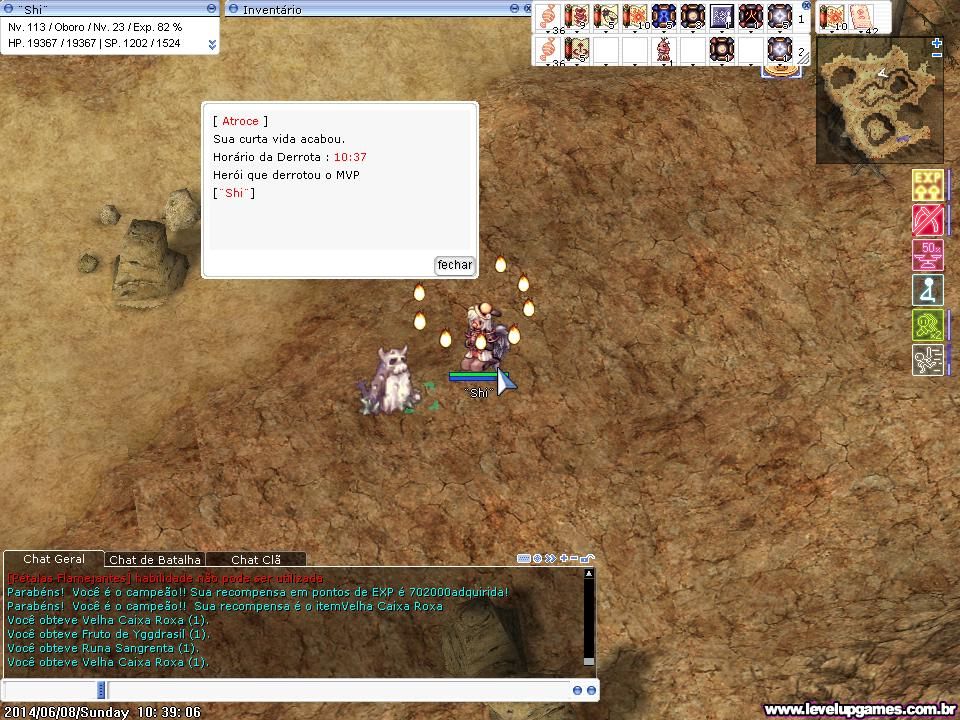Click the green x2 status icon
The image size is (960, 720).
pos(927,325)
